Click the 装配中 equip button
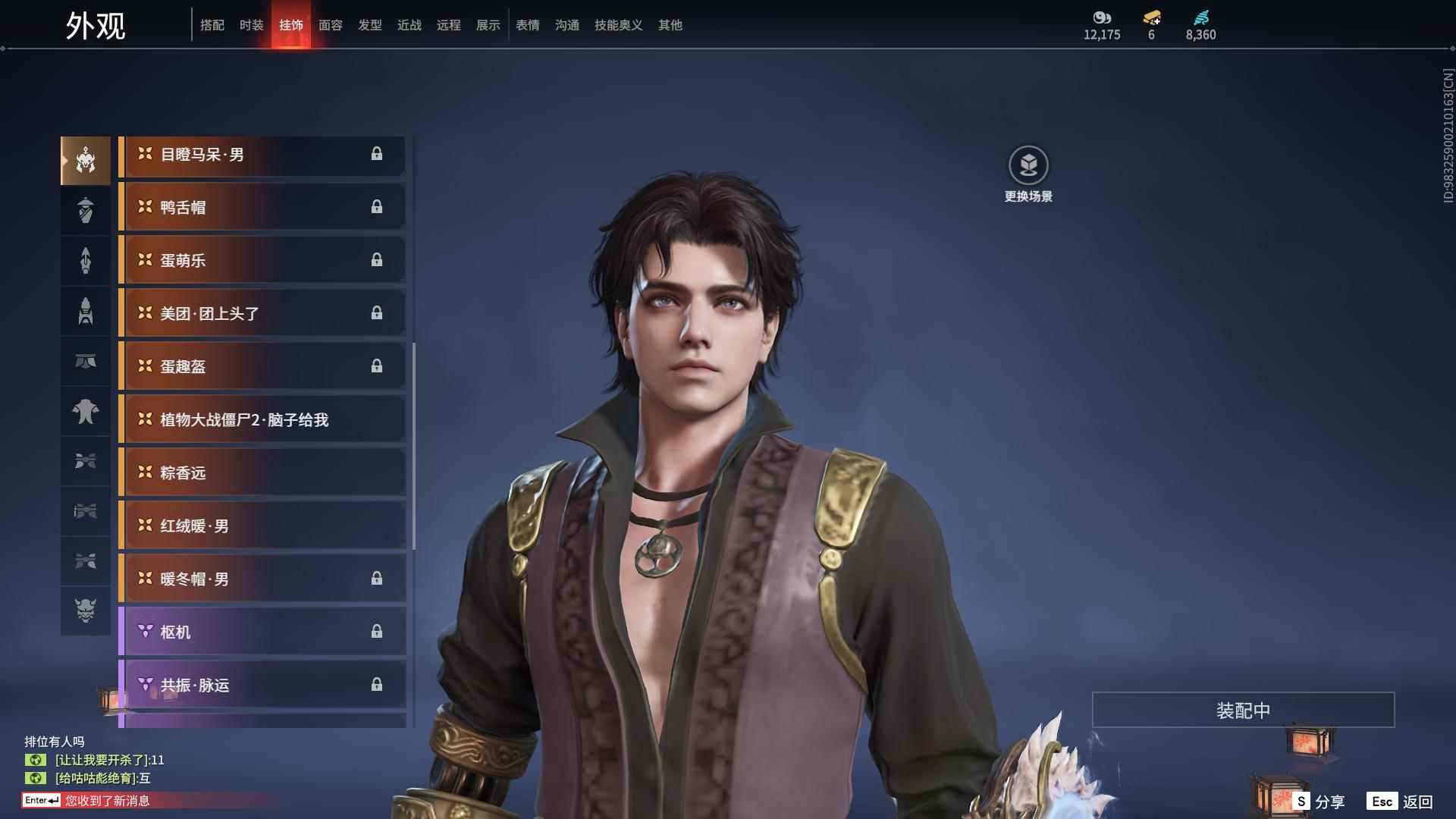This screenshot has height=819, width=1456. click(1242, 710)
